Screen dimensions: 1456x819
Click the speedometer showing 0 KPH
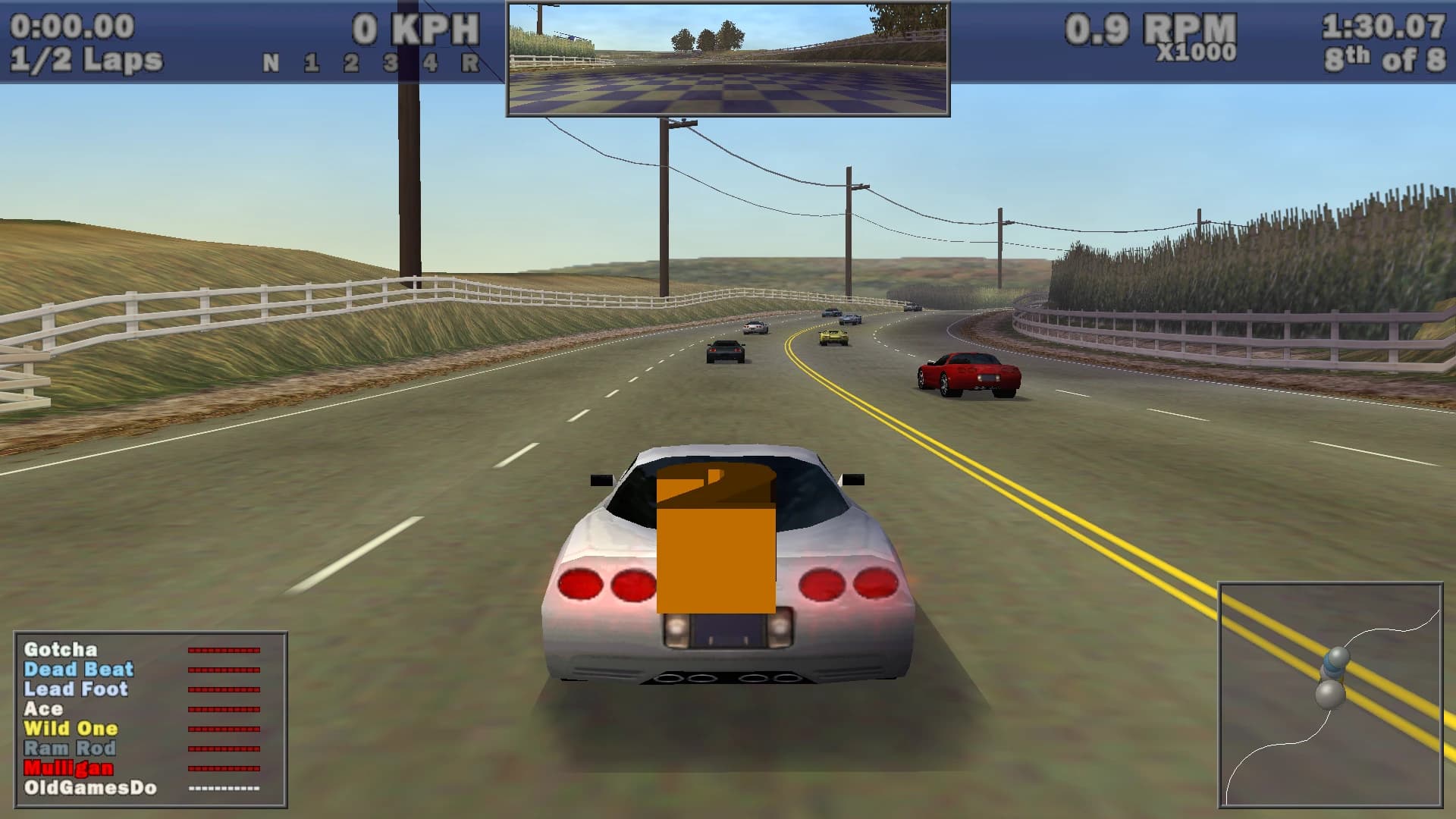tap(416, 29)
